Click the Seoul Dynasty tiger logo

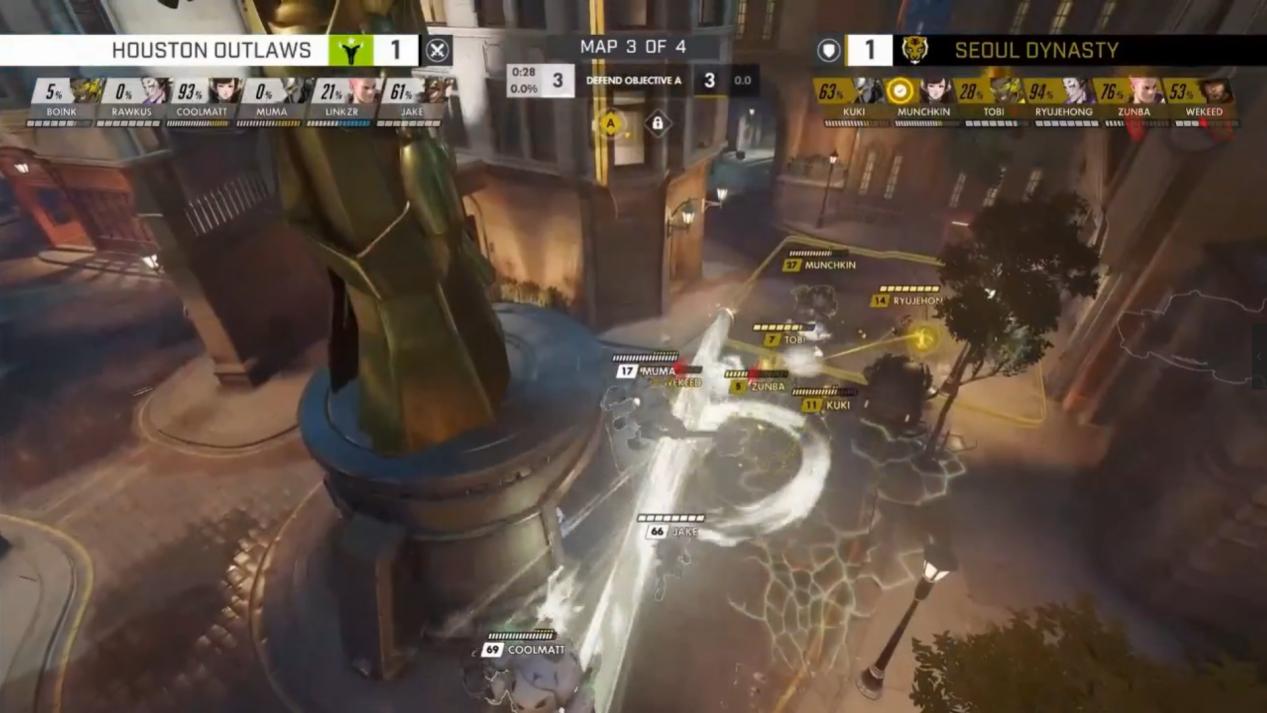tap(914, 50)
